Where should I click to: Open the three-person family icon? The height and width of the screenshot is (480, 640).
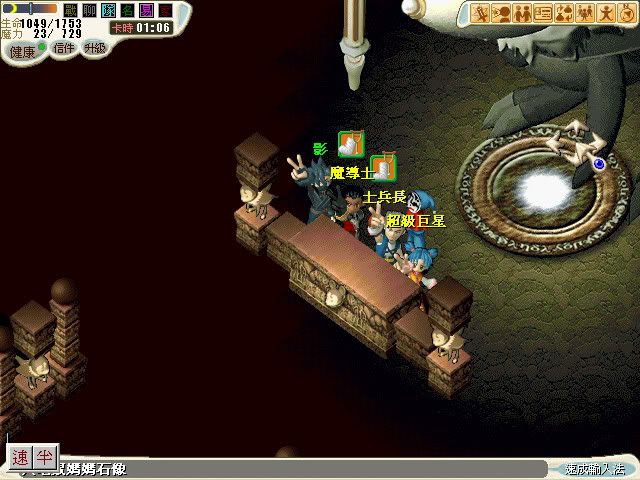586,13
